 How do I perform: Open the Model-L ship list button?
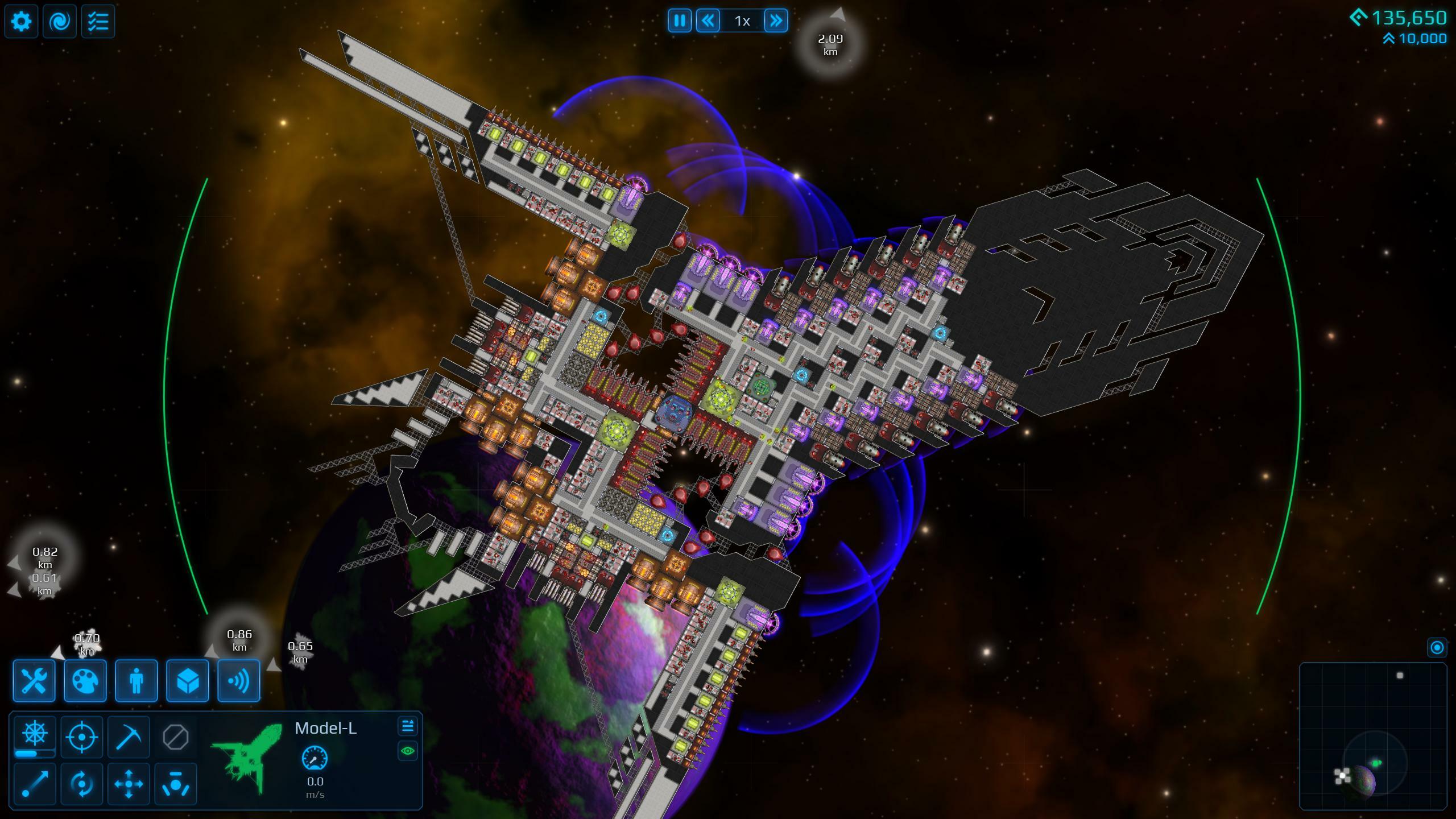click(408, 726)
